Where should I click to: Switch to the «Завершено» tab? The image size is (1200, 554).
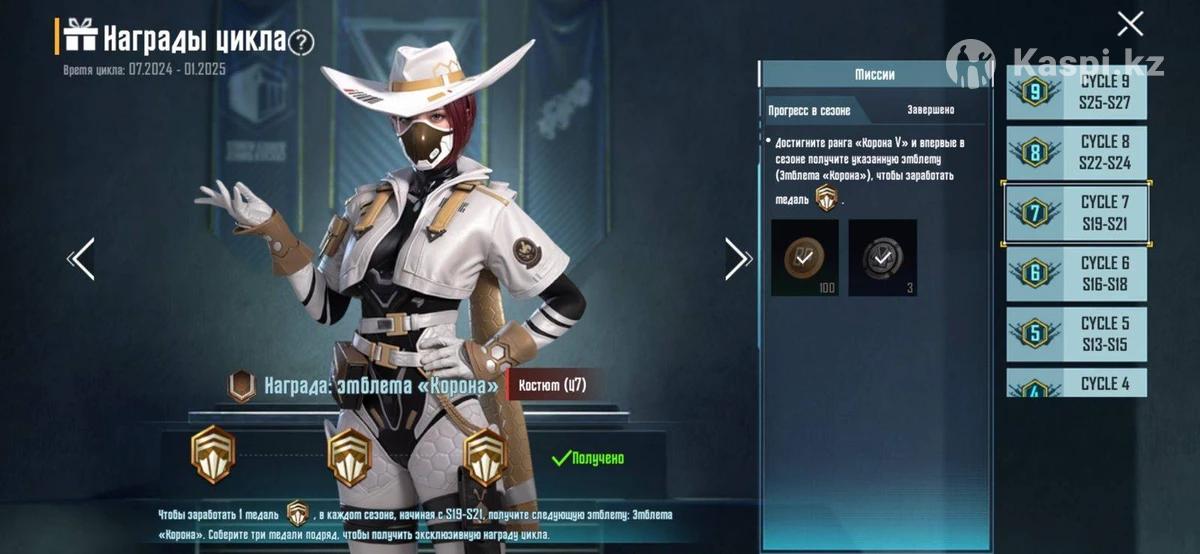(930, 110)
